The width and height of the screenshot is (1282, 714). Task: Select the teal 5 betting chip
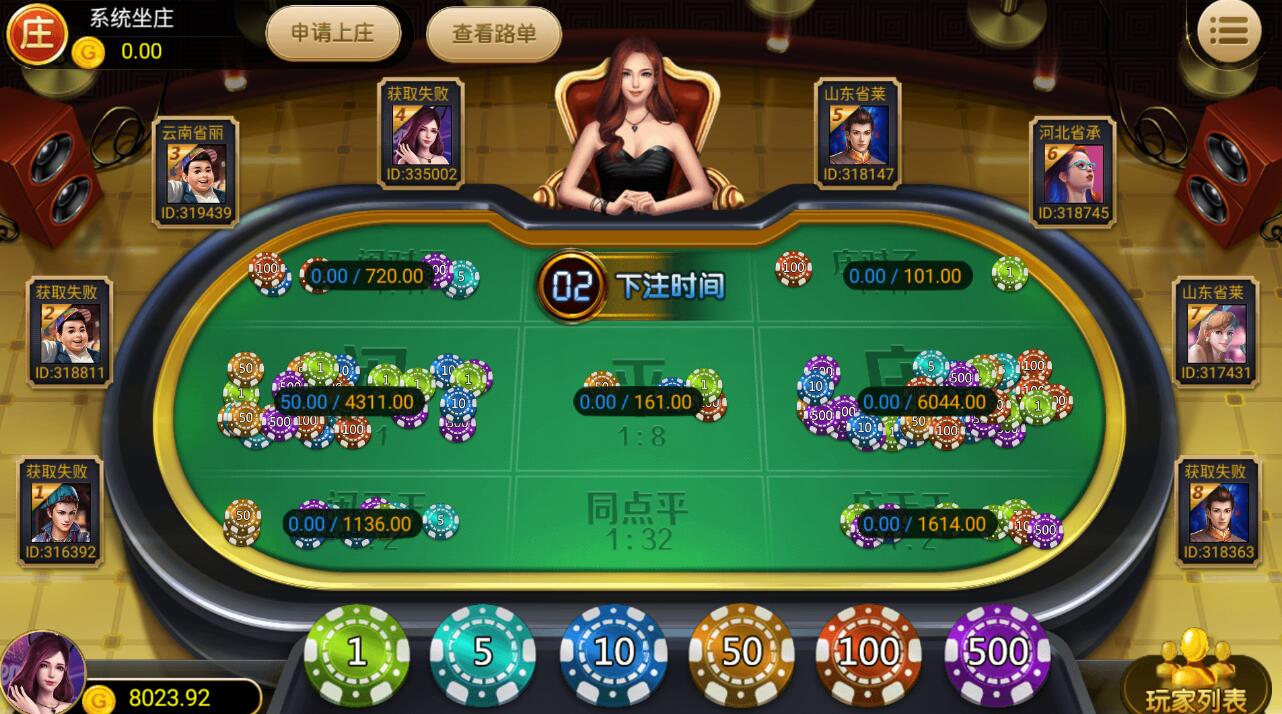coord(483,653)
